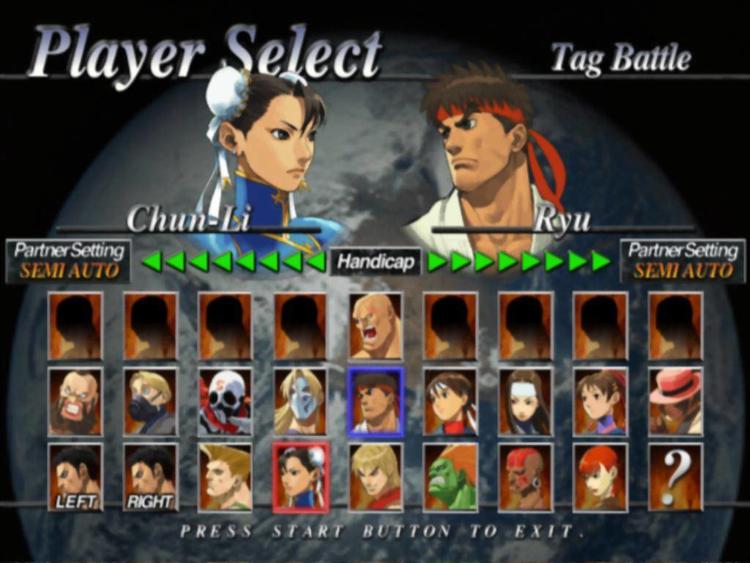Click the Handicap label
Viewport: 750px width, 563px height.
click(x=375, y=261)
